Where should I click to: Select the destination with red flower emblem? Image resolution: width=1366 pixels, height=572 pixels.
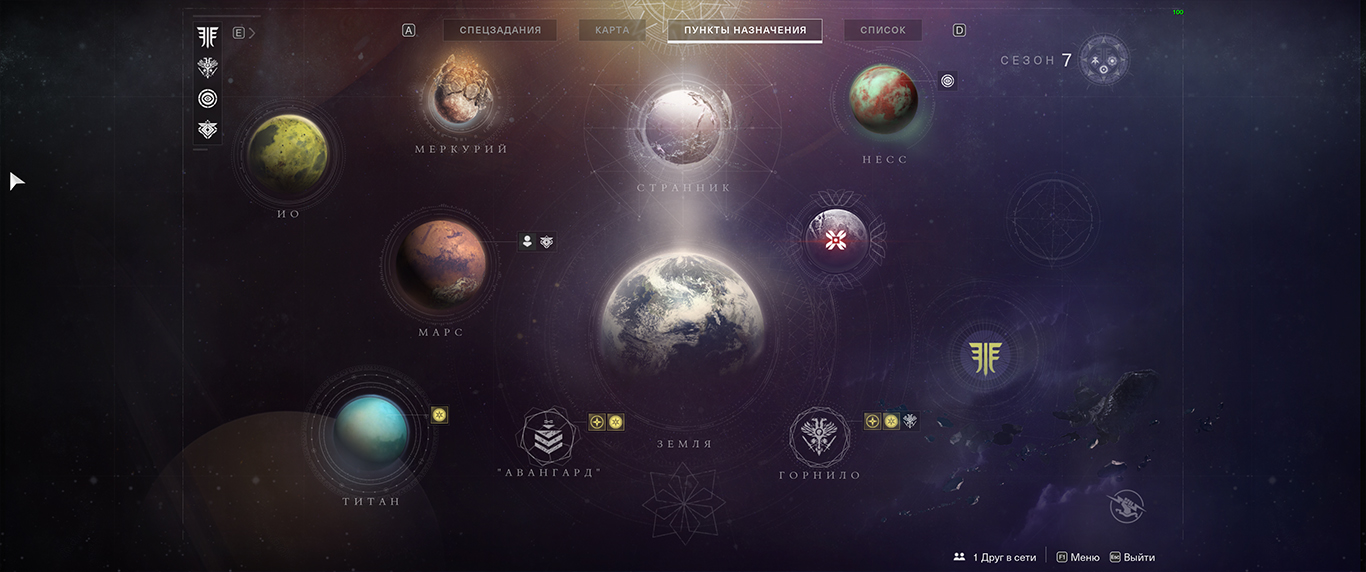[x=836, y=240]
